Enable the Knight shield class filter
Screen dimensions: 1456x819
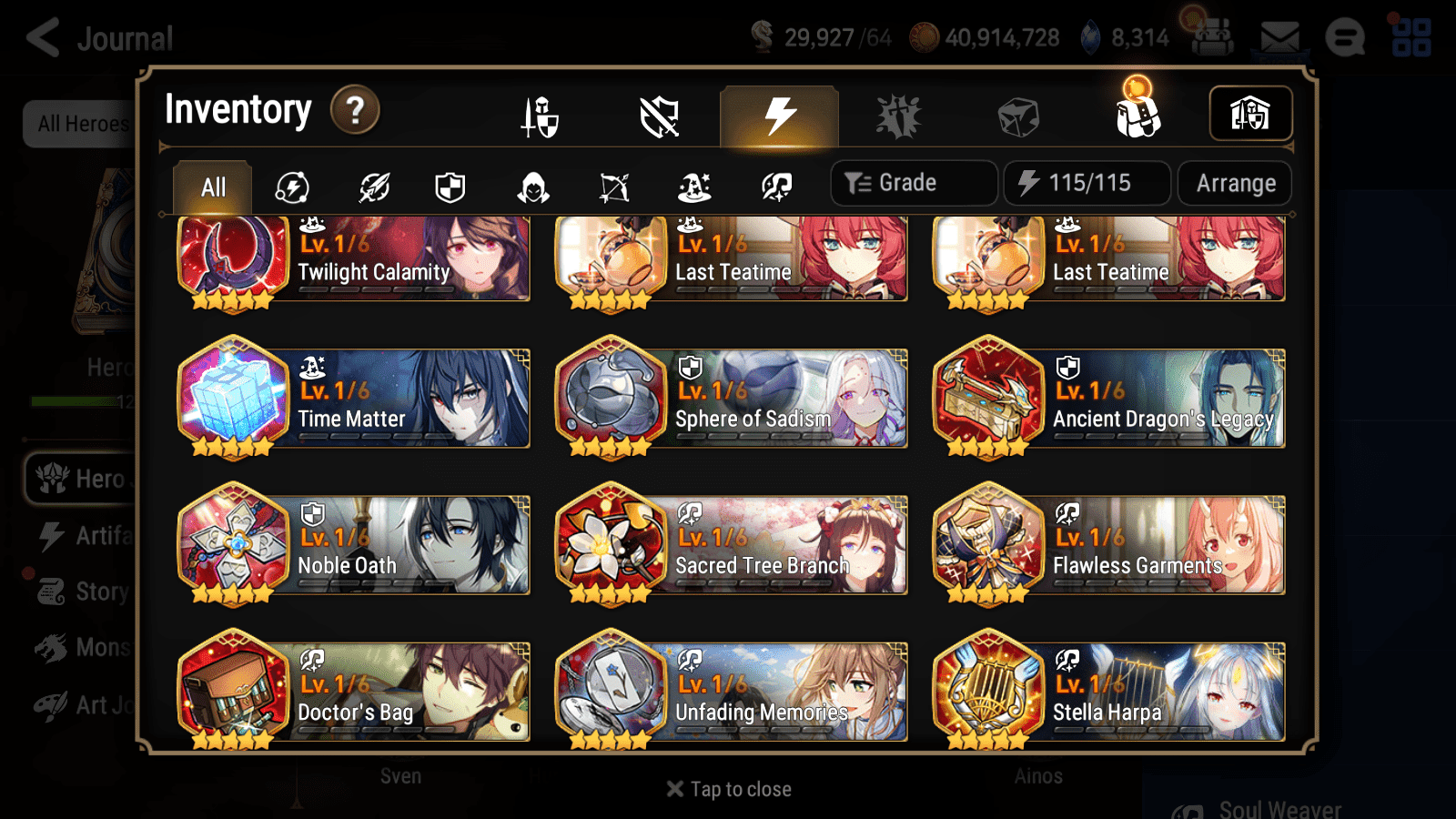click(x=450, y=187)
